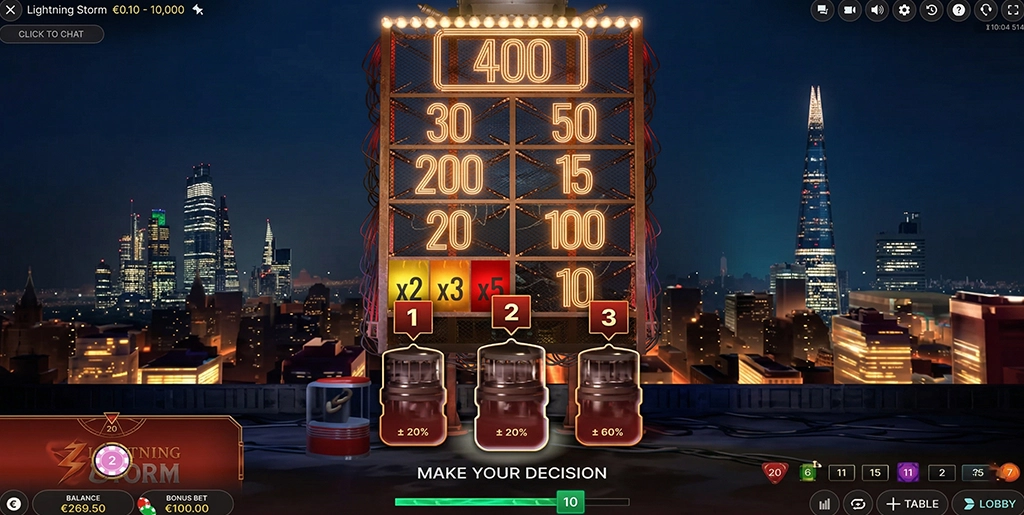The width and height of the screenshot is (1024, 515).
Task: Choose fuse box number 1
Action: click(x=412, y=395)
